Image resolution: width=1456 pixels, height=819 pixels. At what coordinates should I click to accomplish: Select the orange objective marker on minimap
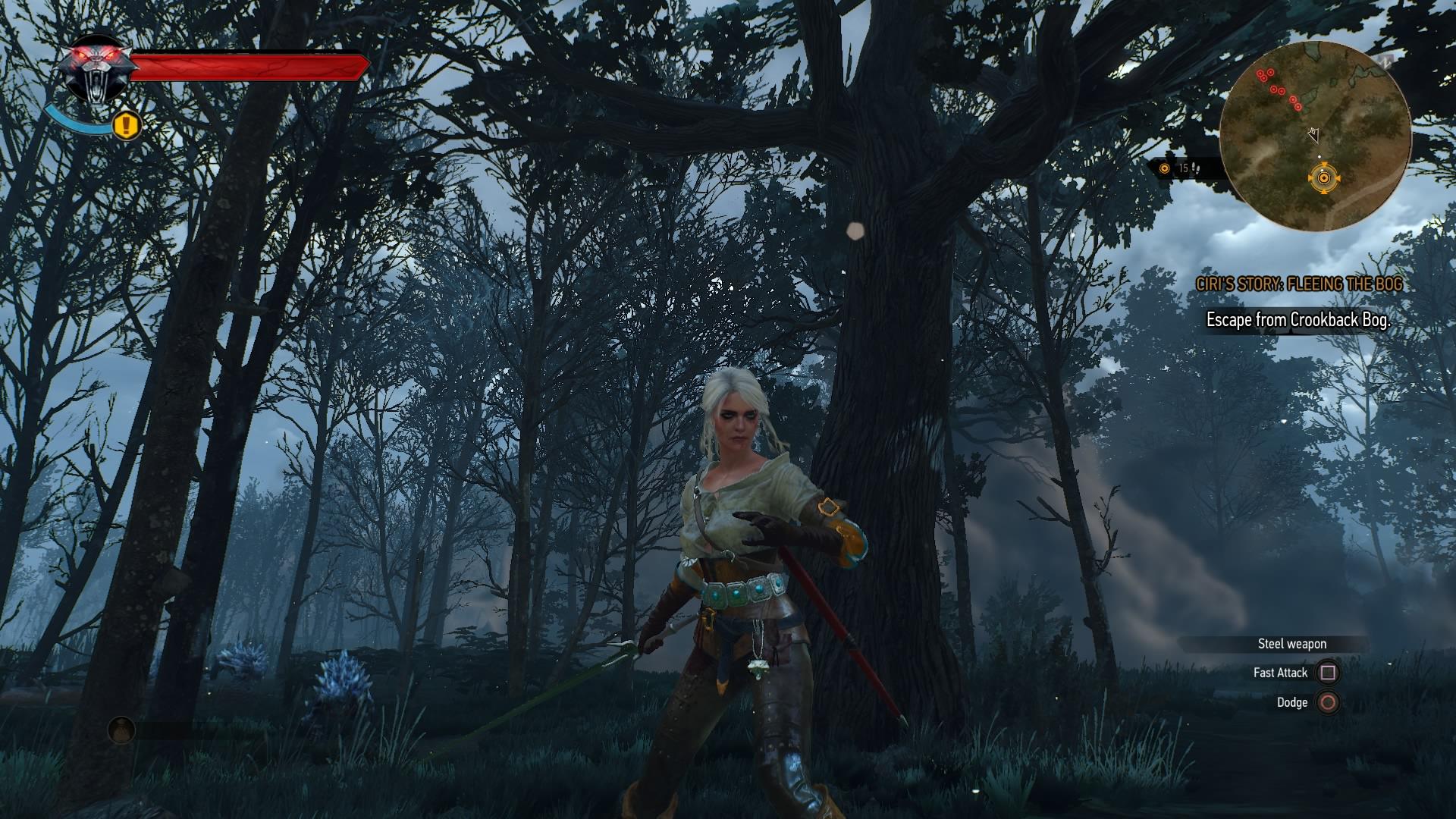(1324, 178)
